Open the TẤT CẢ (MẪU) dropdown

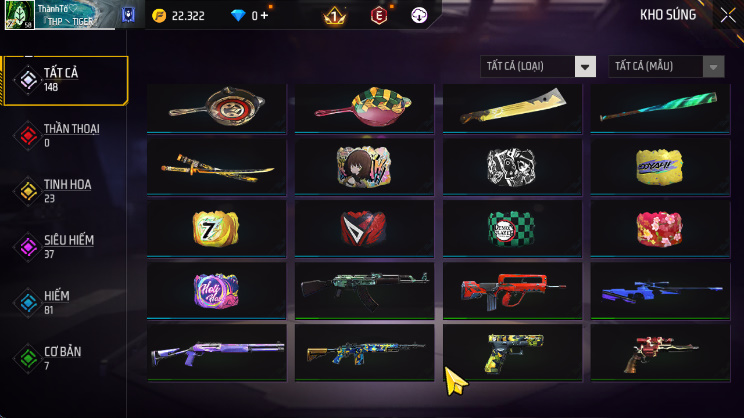[x=666, y=66]
